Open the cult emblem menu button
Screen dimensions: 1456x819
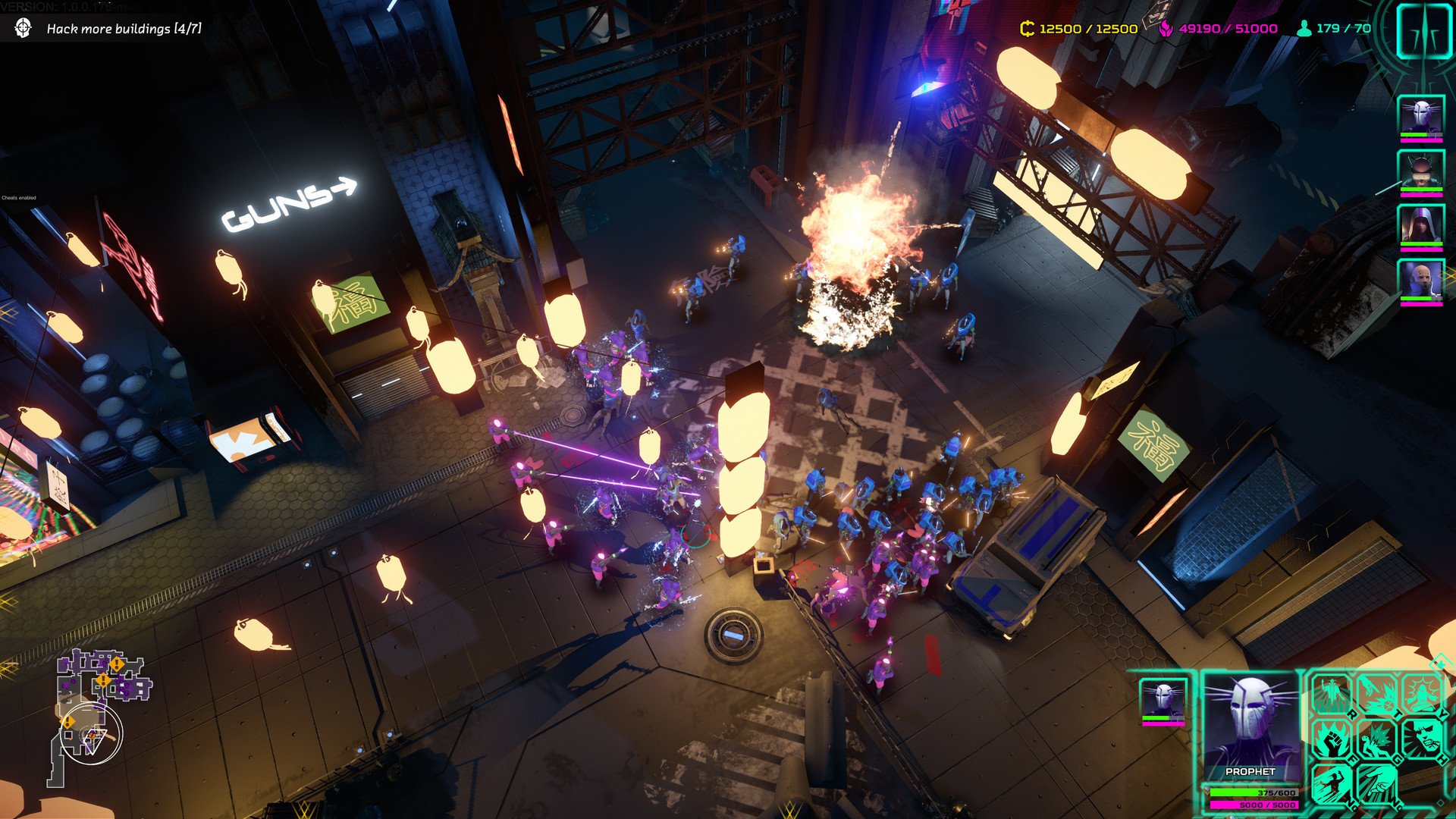(1423, 30)
